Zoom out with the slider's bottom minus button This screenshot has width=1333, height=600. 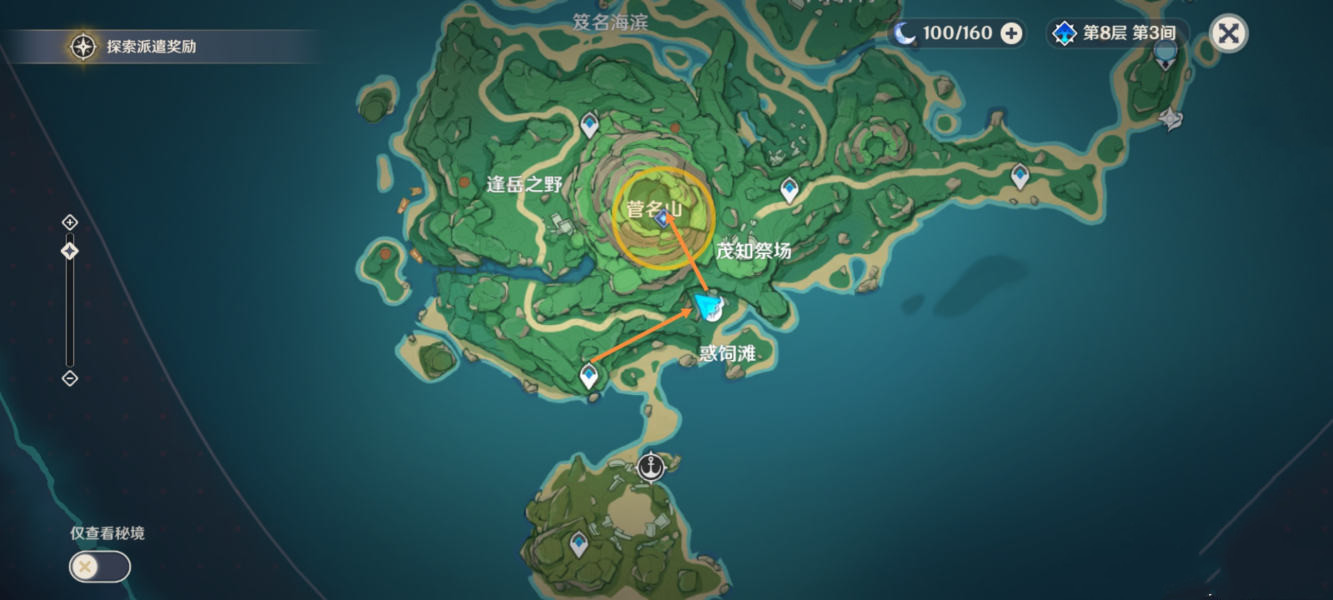69,378
